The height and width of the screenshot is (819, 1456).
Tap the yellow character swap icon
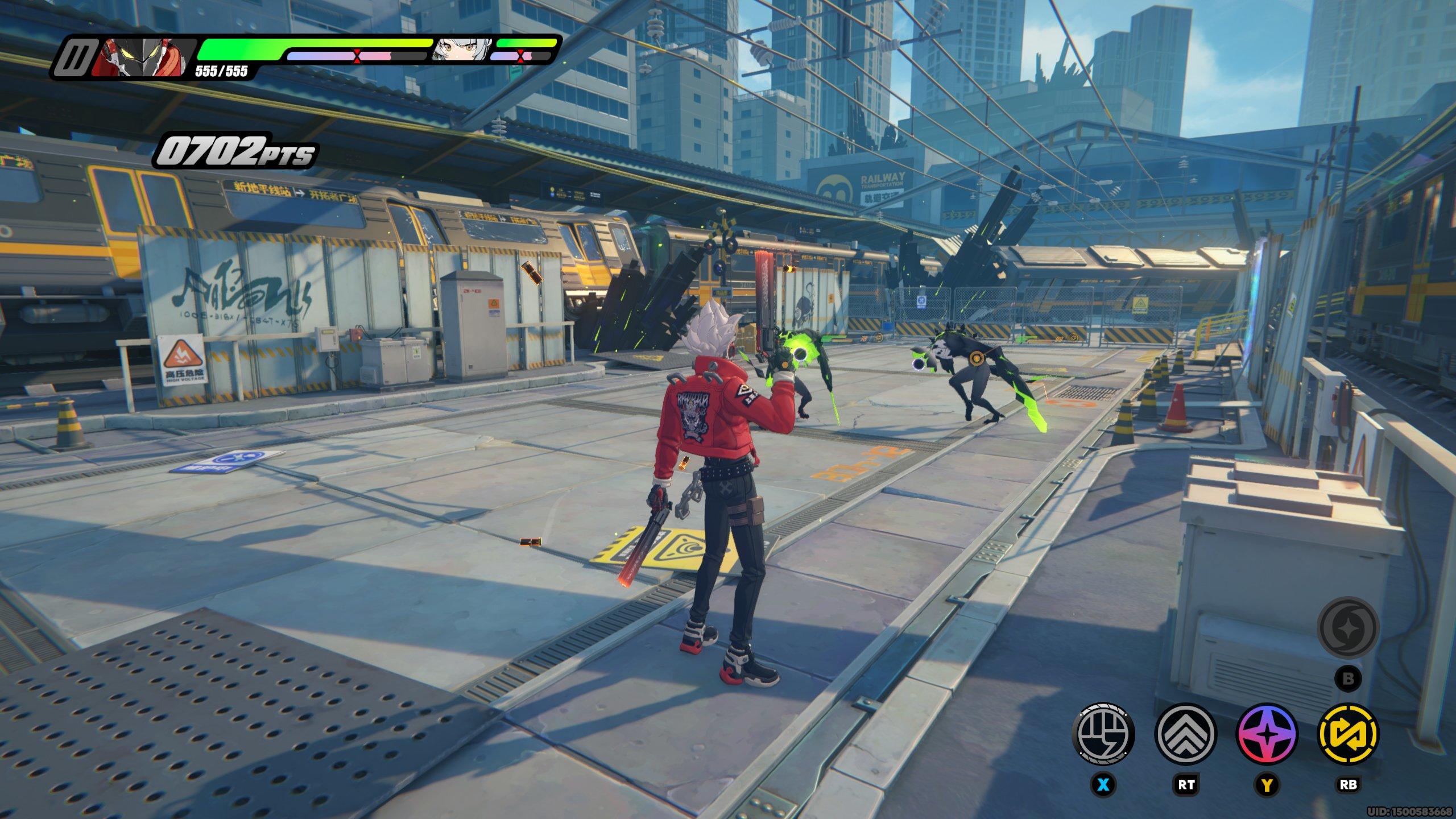pos(1349,734)
